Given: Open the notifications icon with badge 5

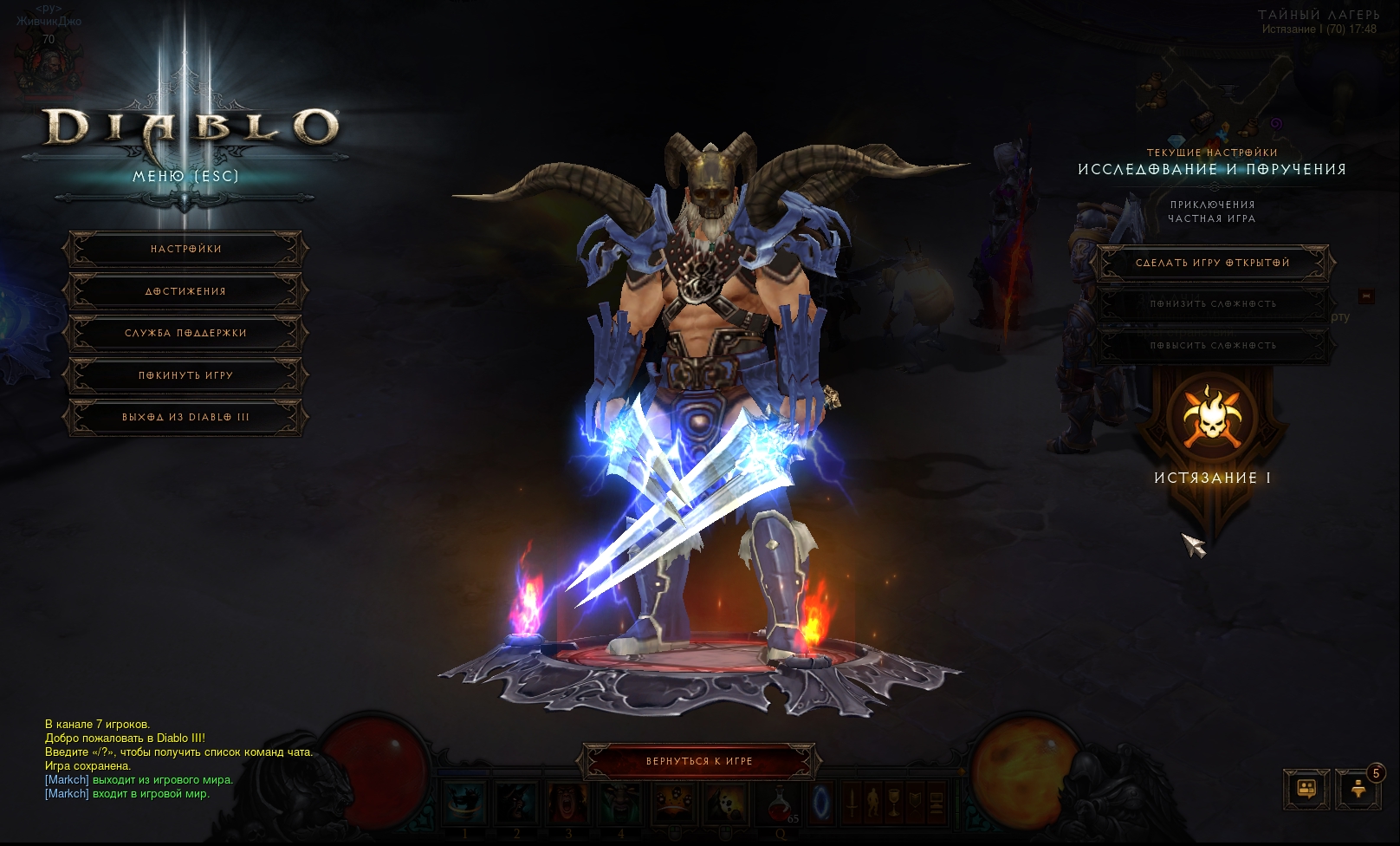Looking at the screenshot, I should pos(1358,789).
